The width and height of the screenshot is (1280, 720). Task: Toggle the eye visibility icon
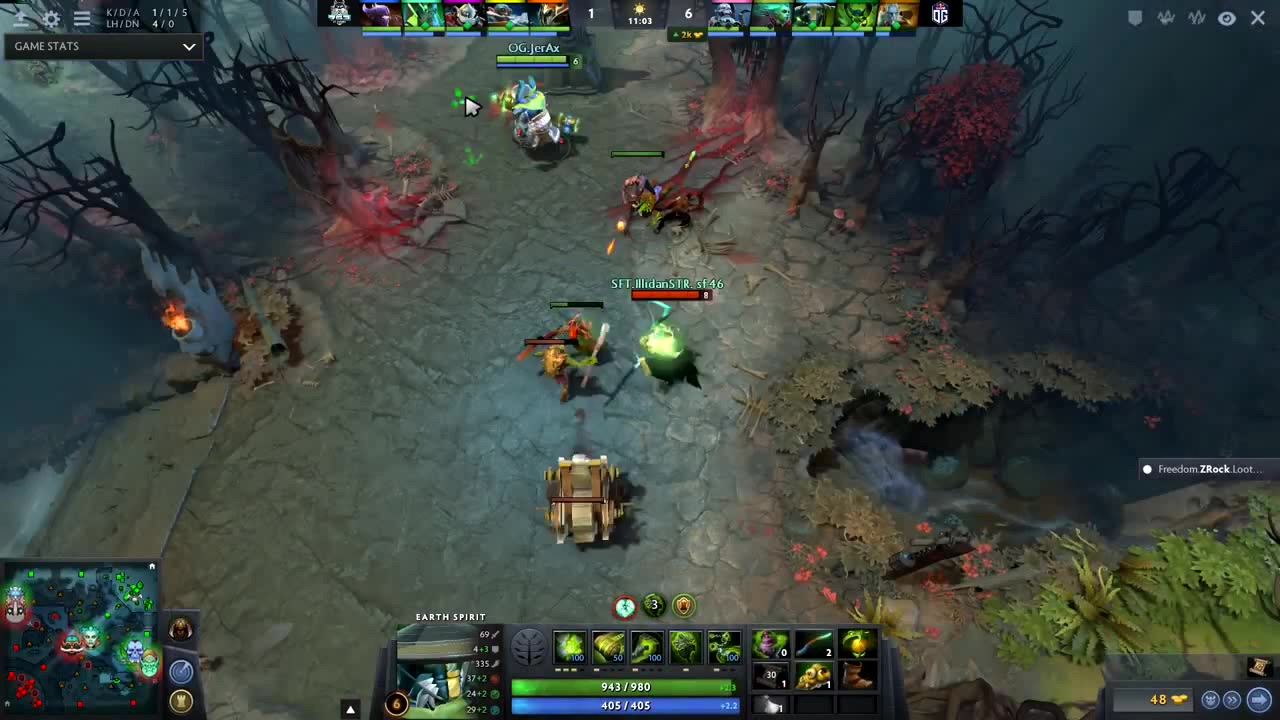point(1227,18)
